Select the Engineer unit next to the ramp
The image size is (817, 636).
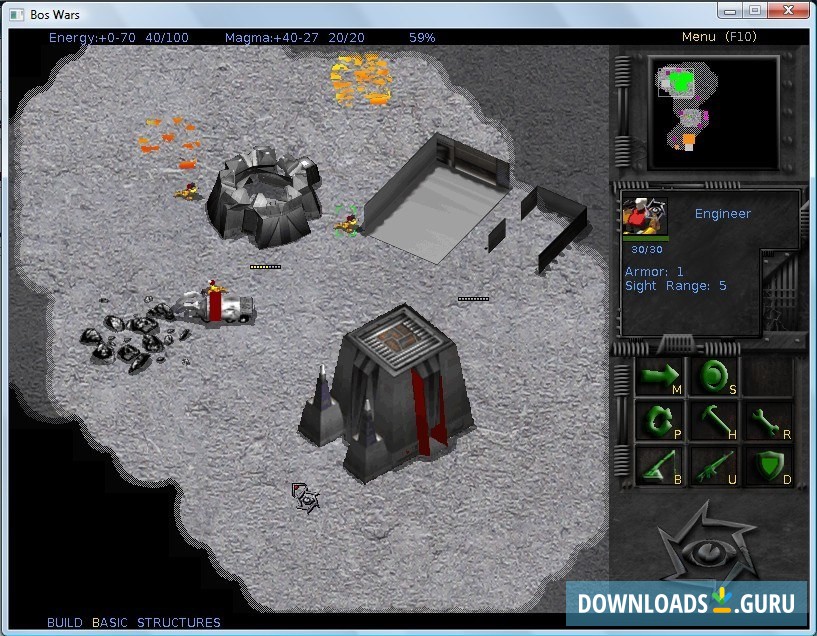pyautogui.click(x=347, y=220)
